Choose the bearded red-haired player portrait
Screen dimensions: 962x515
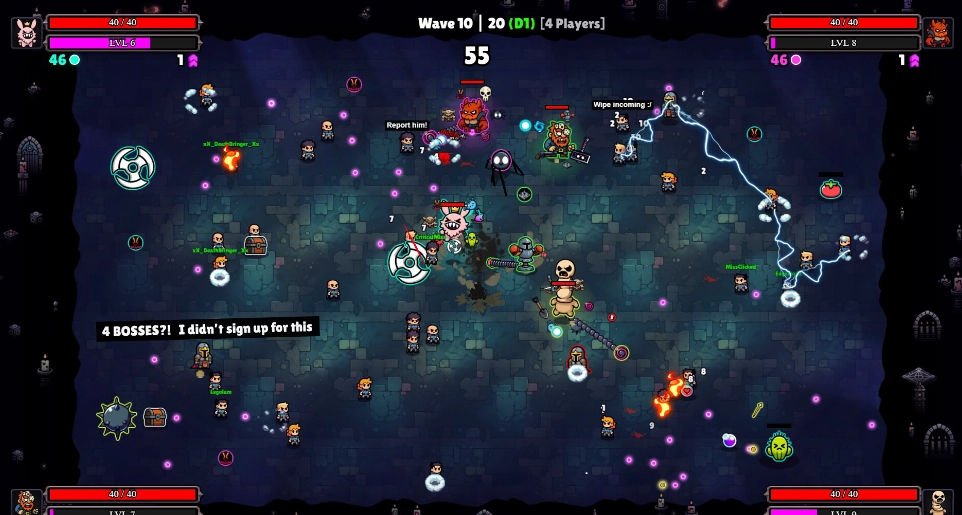click(27, 502)
